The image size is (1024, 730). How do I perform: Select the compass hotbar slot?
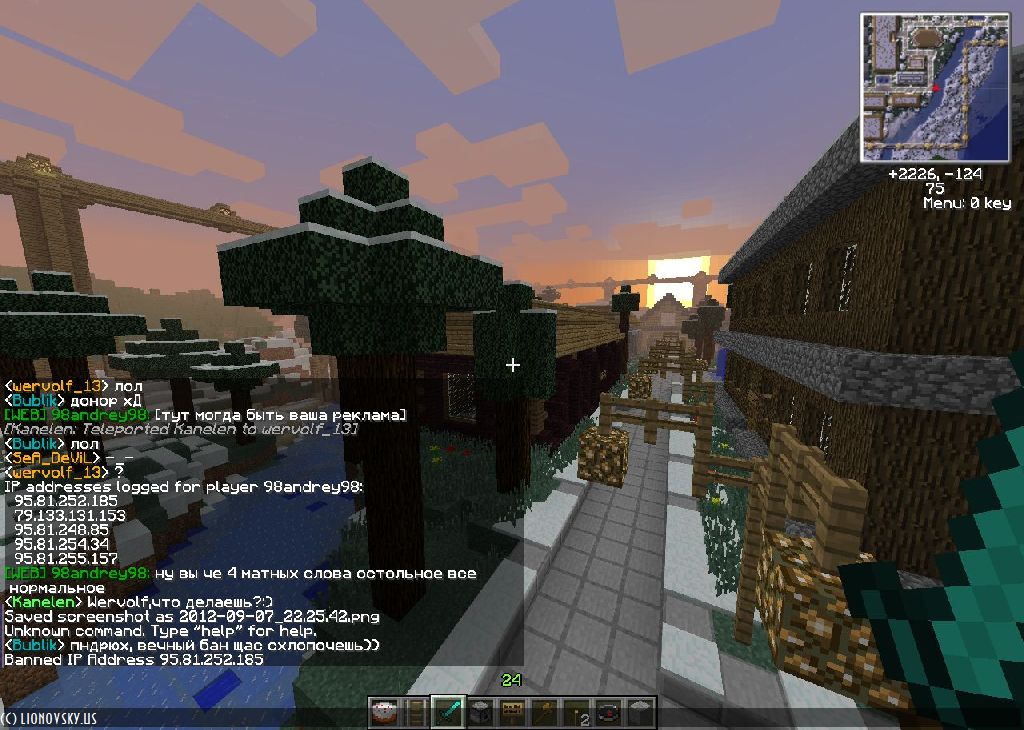(x=608, y=712)
